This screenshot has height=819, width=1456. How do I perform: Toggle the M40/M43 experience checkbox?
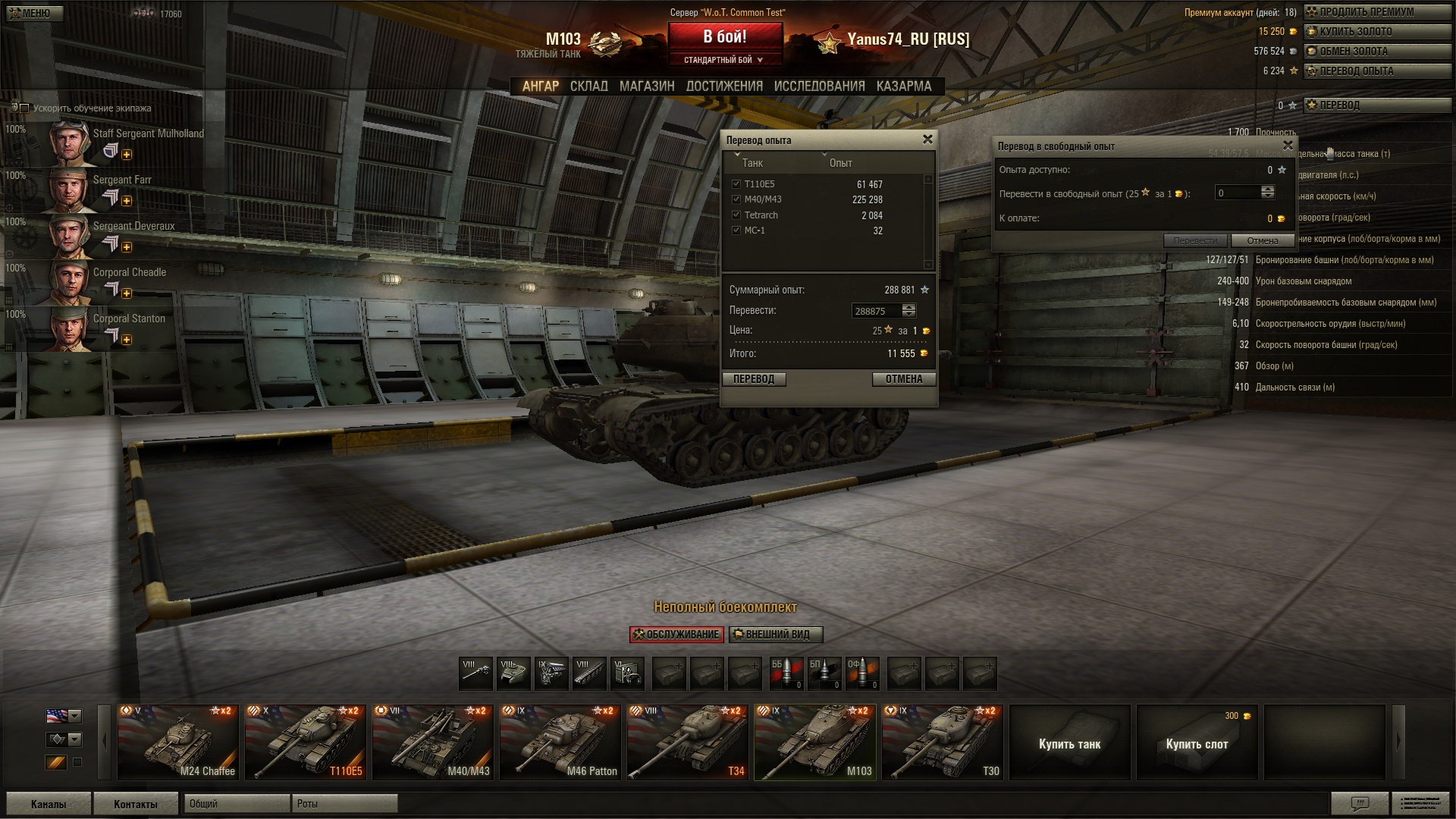pyautogui.click(x=736, y=199)
